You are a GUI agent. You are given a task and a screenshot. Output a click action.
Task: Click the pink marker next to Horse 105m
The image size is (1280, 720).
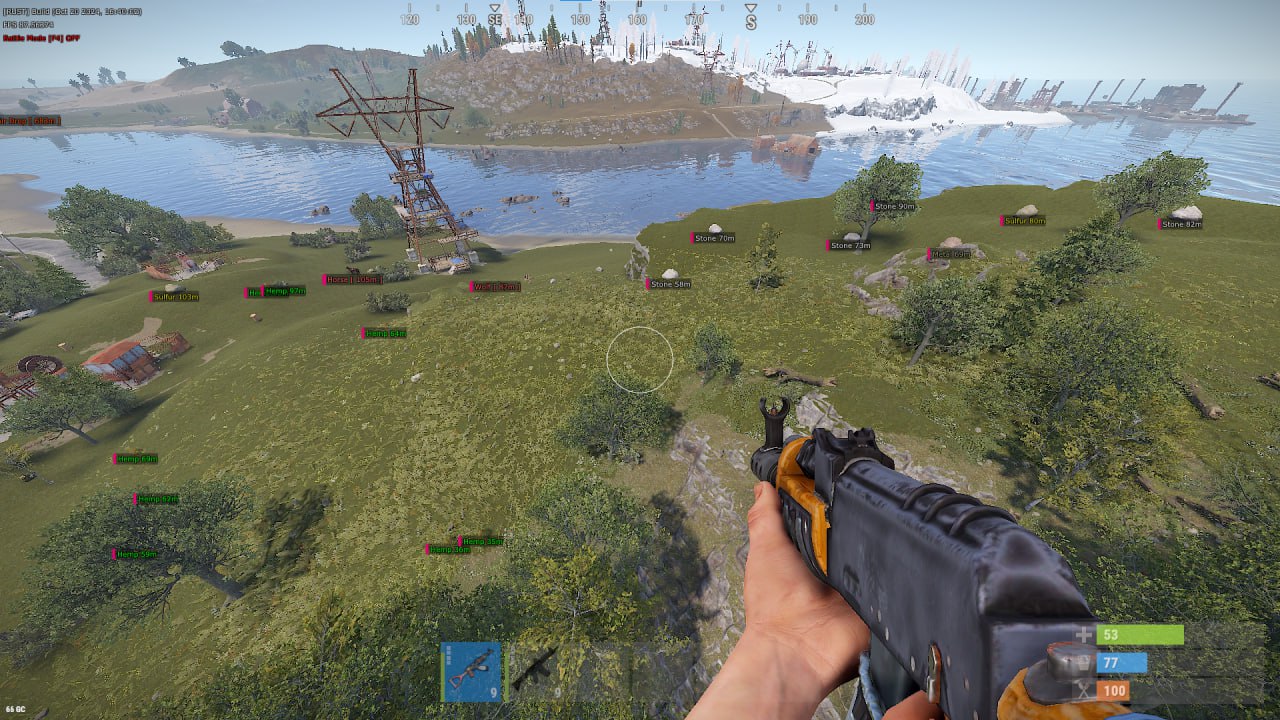324,279
